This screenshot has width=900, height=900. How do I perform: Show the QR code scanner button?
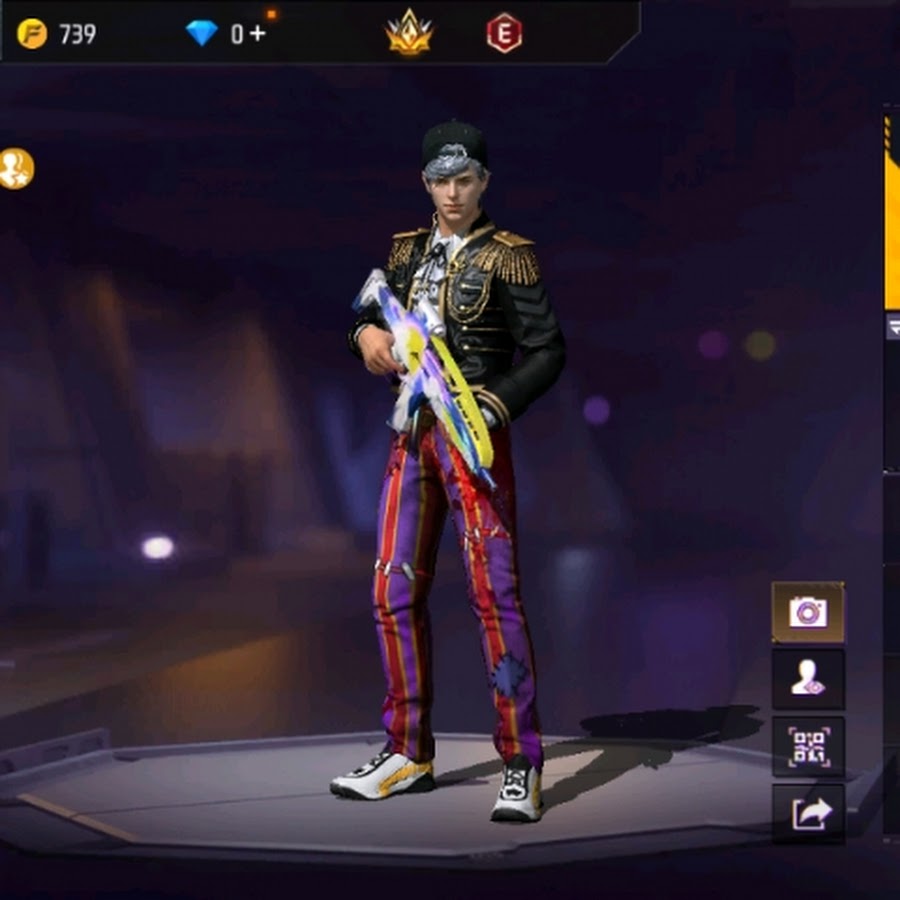coord(807,746)
